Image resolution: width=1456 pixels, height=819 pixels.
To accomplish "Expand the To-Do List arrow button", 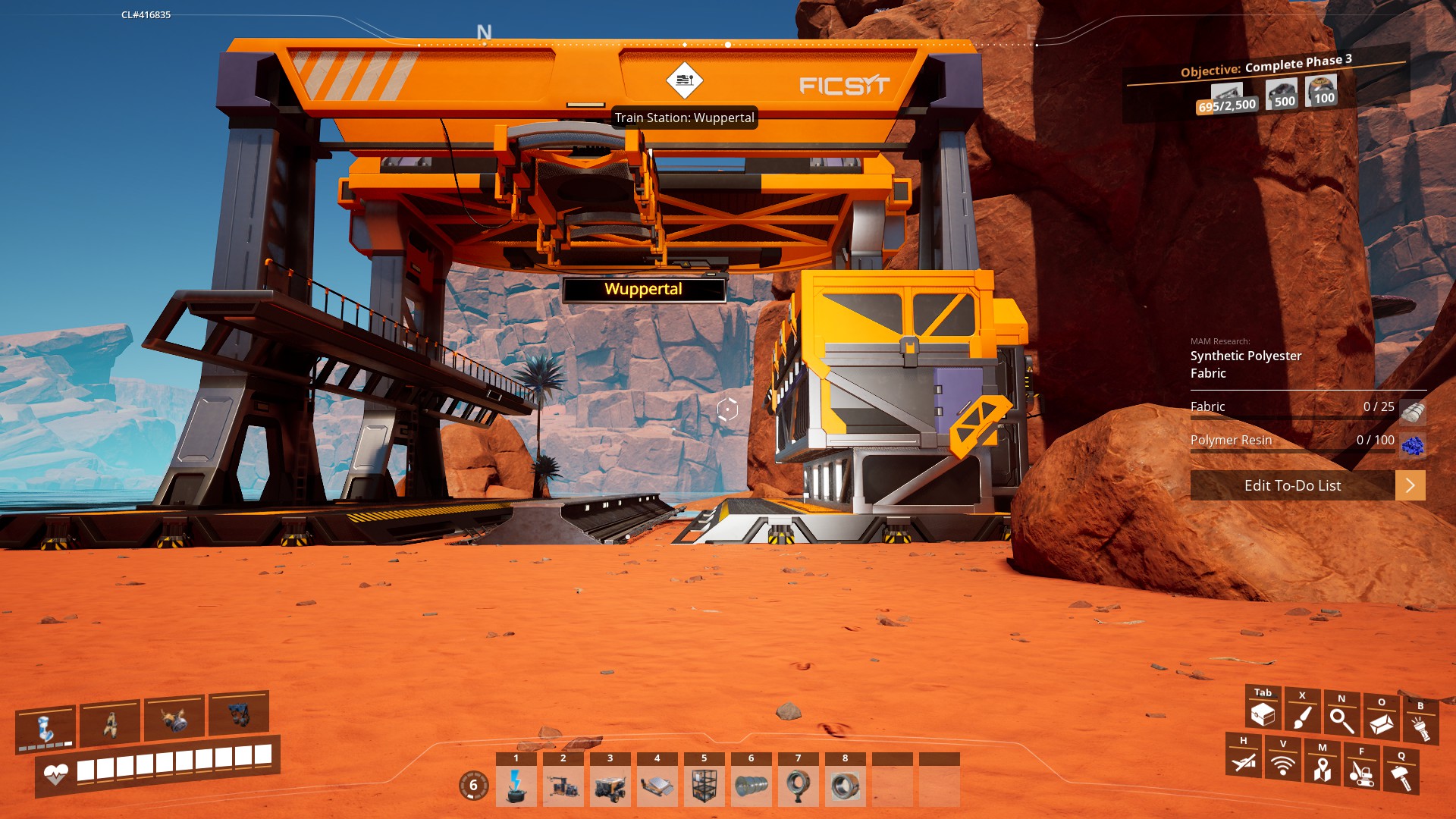I will [1410, 485].
